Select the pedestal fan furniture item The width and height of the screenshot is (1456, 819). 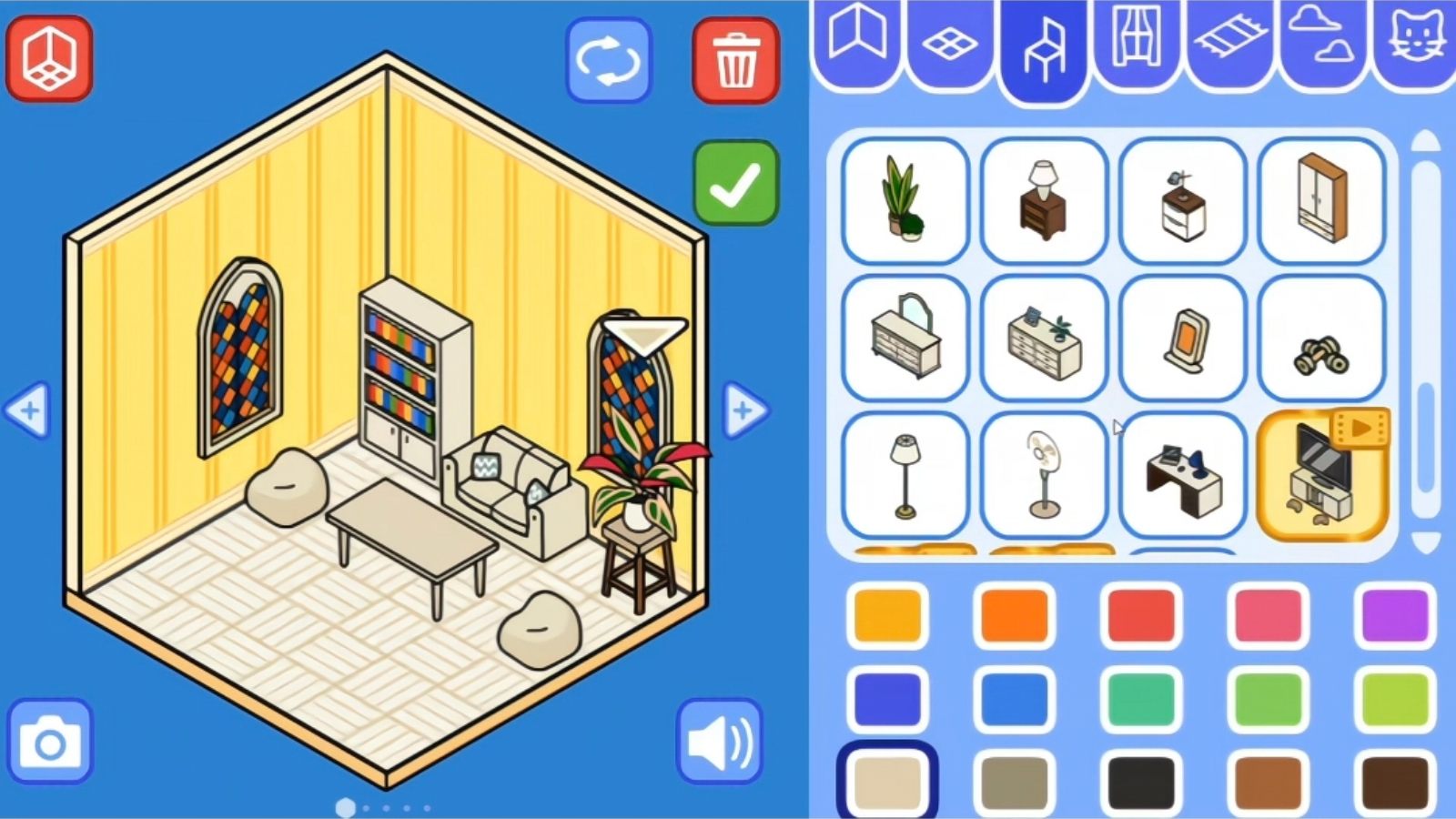(1043, 474)
